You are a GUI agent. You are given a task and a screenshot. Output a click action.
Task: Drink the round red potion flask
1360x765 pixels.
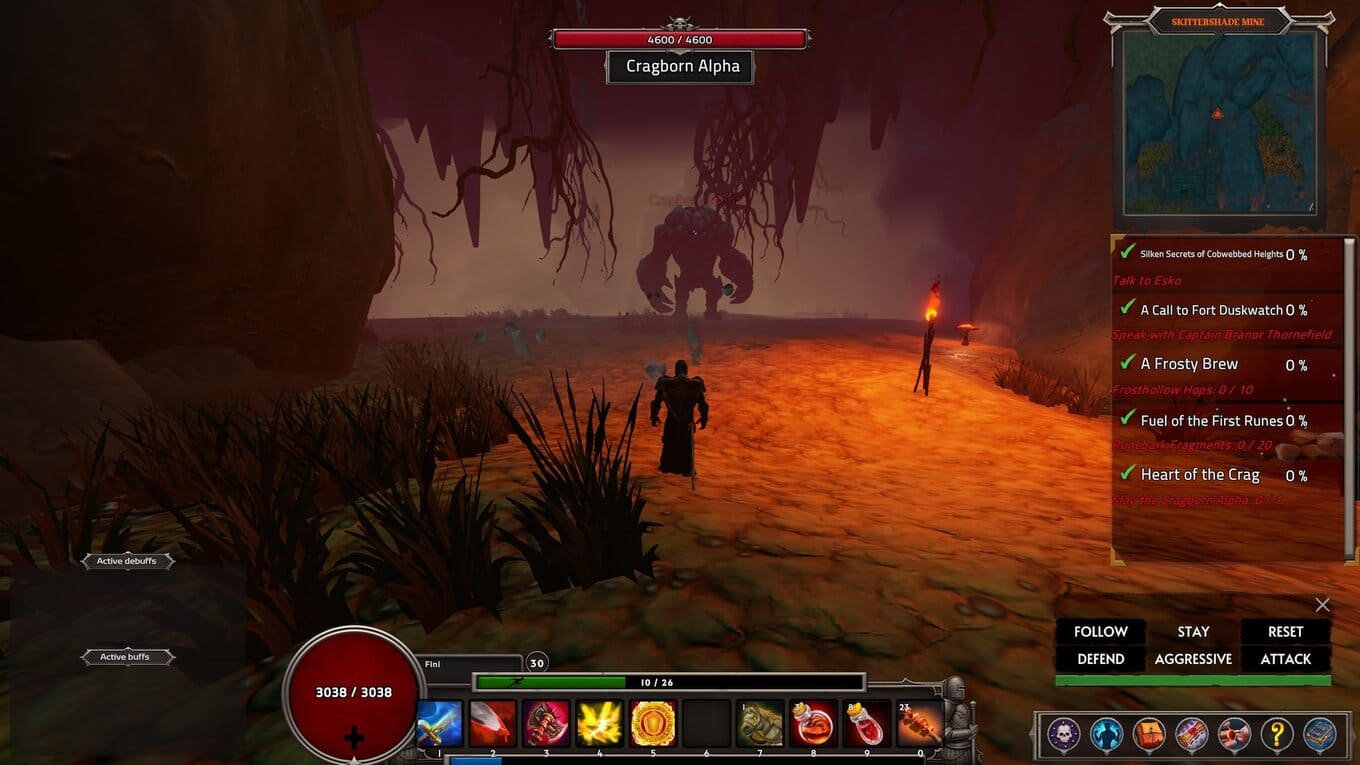[x=813, y=723]
